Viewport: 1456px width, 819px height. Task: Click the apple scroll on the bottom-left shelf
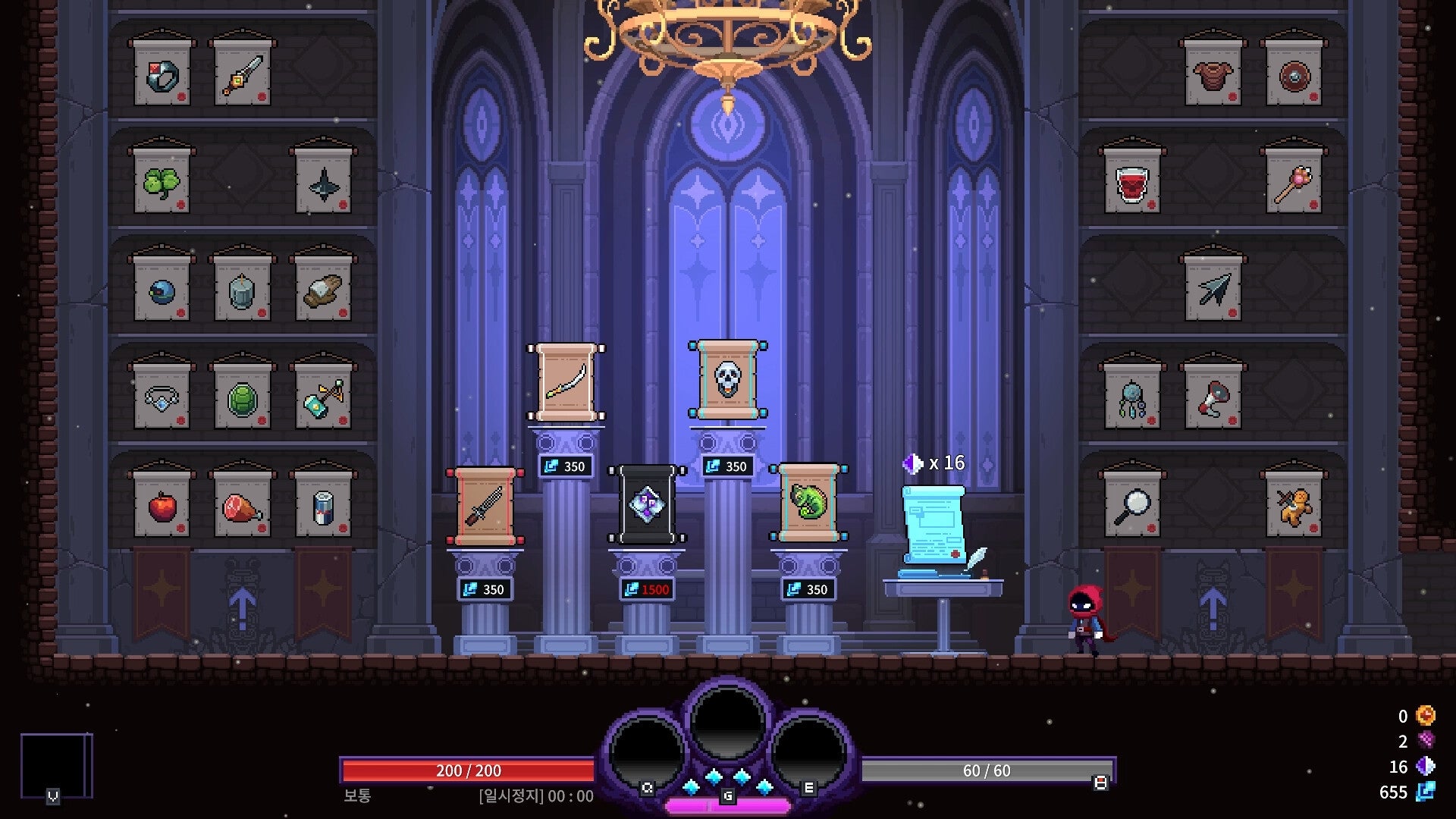click(161, 507)
